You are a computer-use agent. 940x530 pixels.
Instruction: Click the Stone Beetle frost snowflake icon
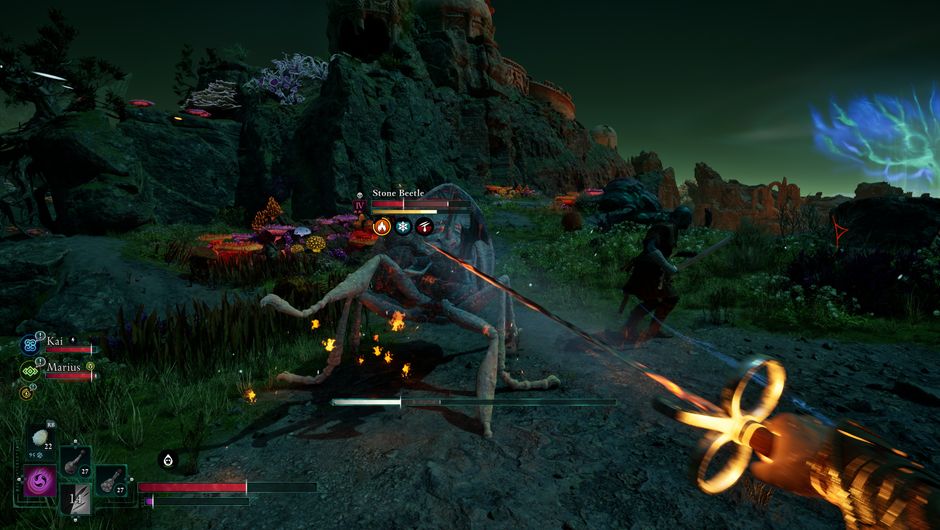(x=403, y=227)
